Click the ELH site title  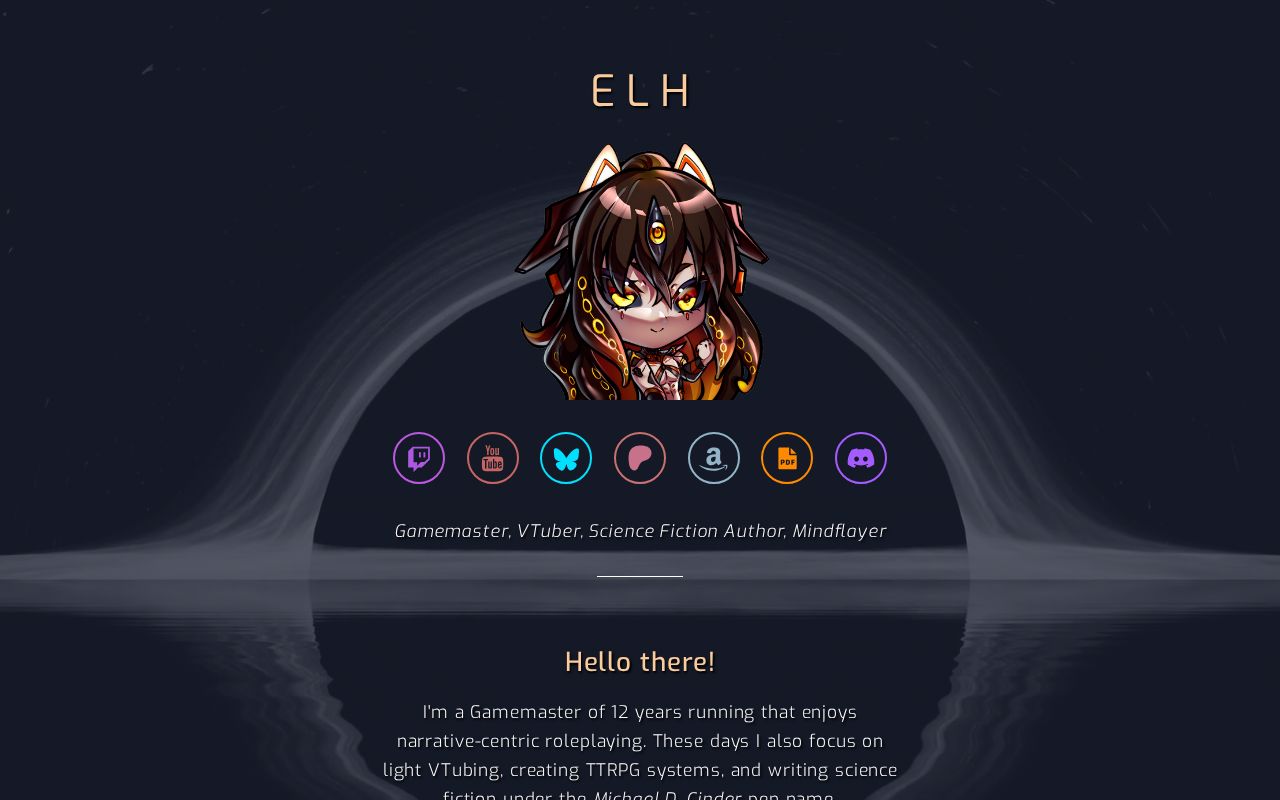pos(640,90)
